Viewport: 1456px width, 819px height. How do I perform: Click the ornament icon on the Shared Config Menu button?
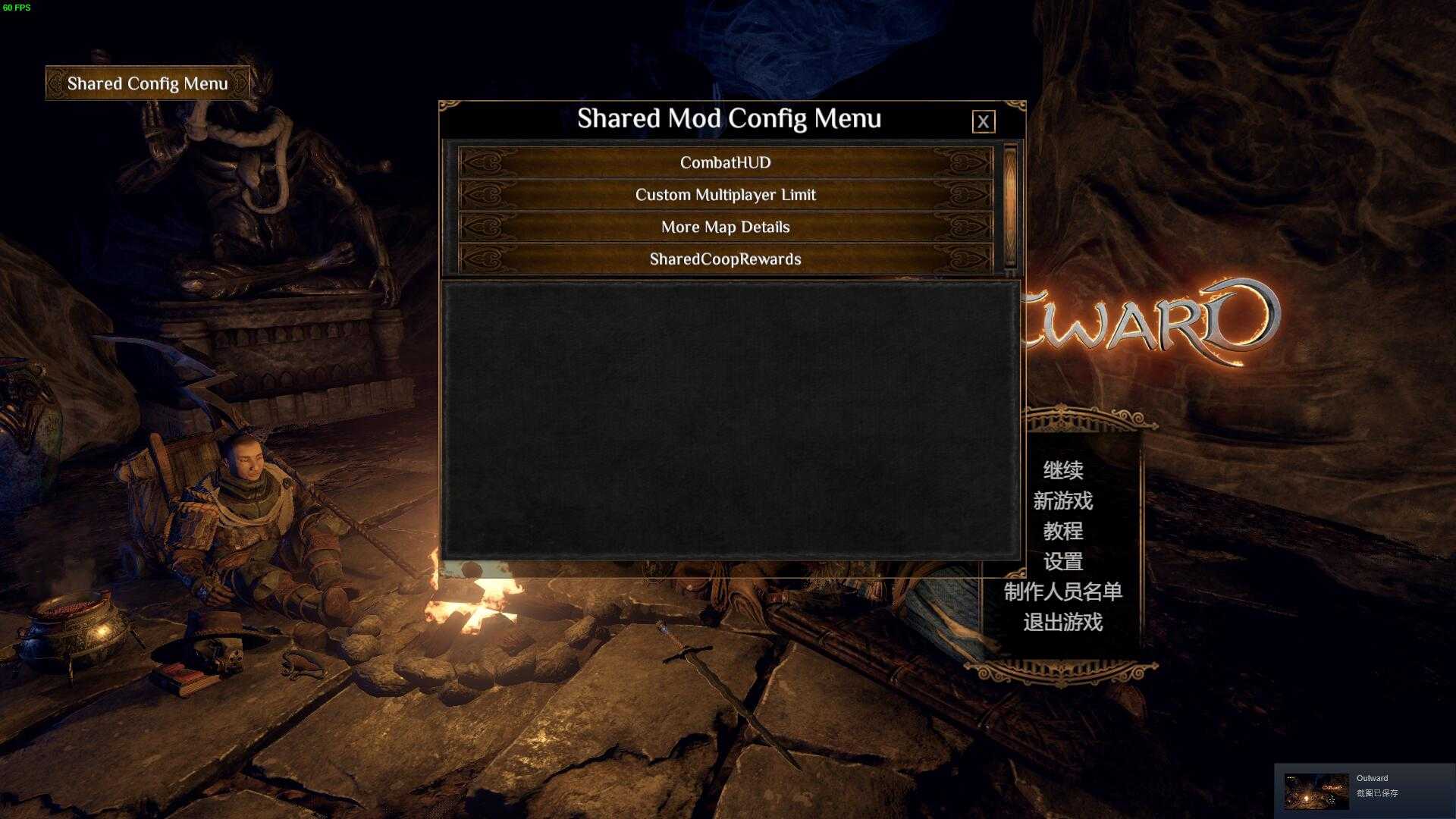(x=55, y=83)
